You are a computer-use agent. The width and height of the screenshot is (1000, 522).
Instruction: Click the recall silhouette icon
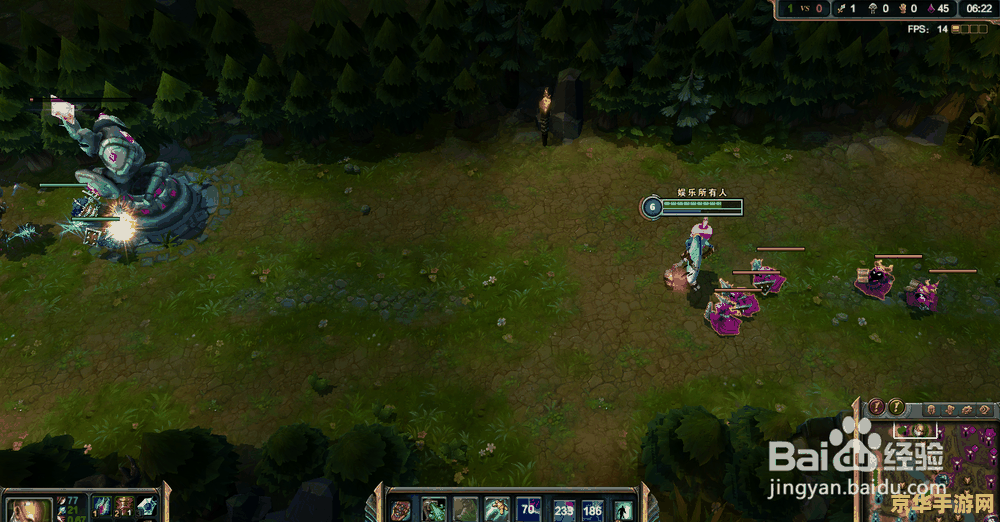pos(623,510)
